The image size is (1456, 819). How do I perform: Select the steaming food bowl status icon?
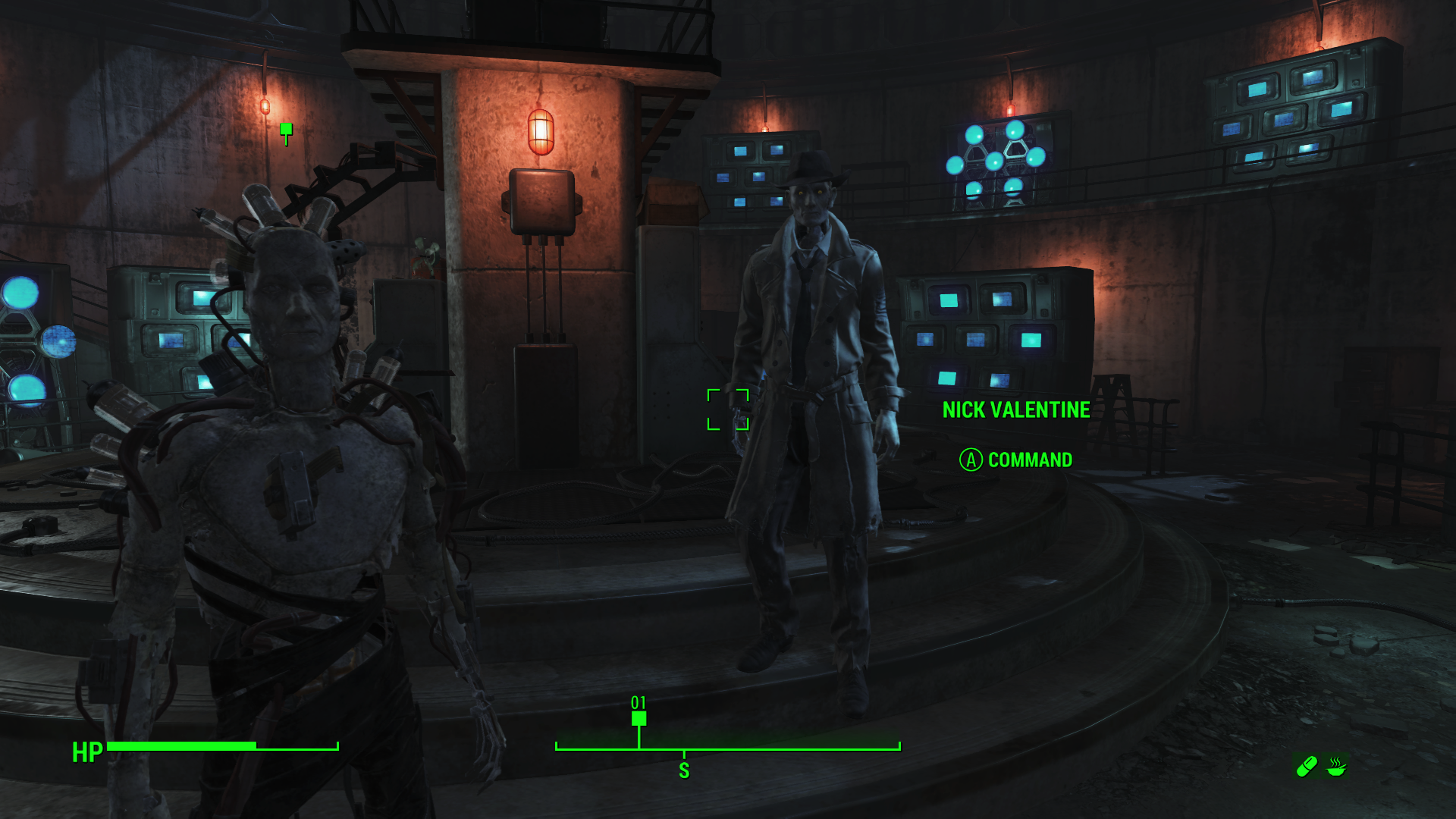tap(1336, 767)
